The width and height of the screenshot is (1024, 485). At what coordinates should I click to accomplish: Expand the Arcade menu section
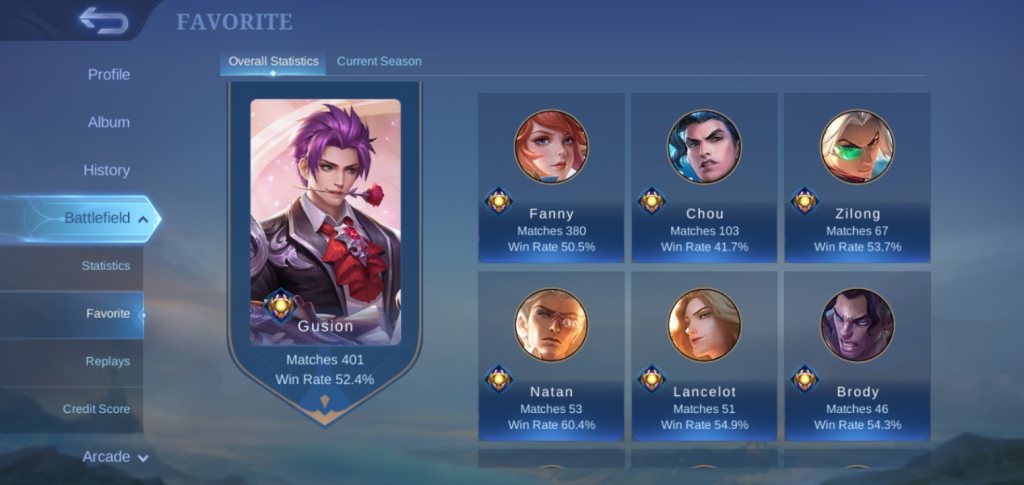[115, 457]
